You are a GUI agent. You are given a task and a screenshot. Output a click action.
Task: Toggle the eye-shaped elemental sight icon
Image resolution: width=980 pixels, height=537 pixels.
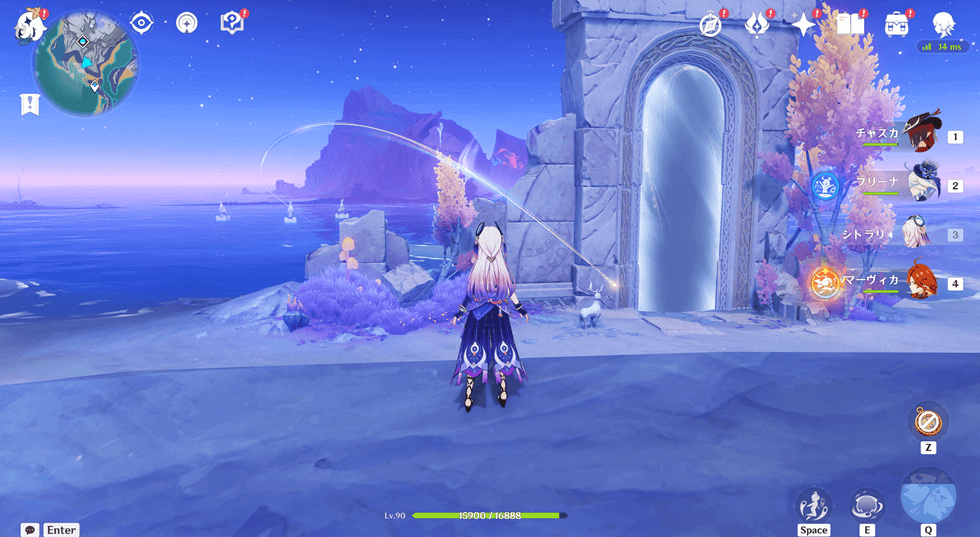(141, 23)
